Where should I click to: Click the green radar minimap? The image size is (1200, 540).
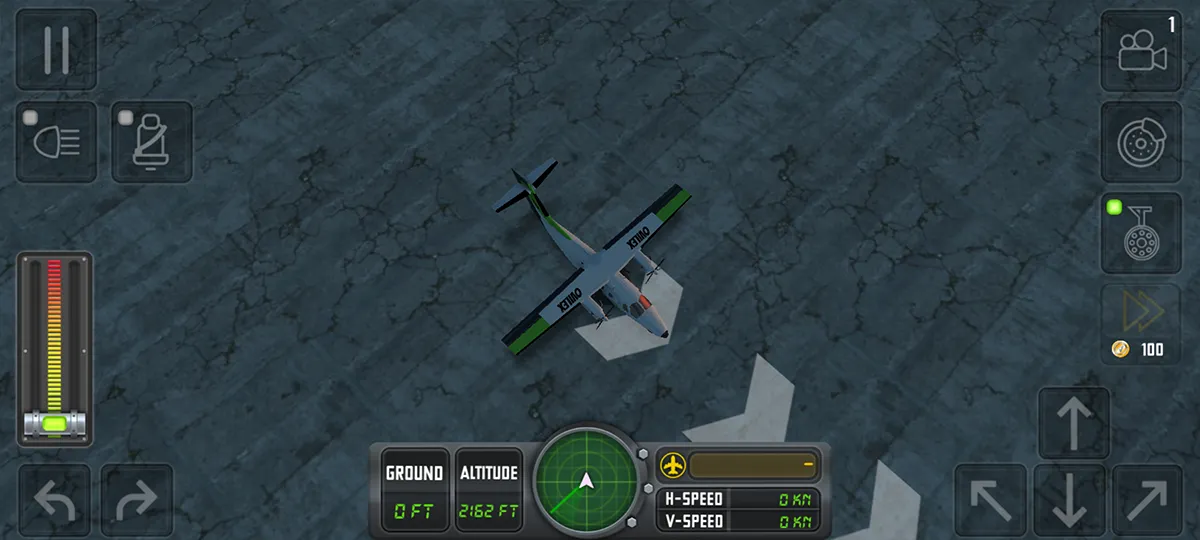point(586,484)
